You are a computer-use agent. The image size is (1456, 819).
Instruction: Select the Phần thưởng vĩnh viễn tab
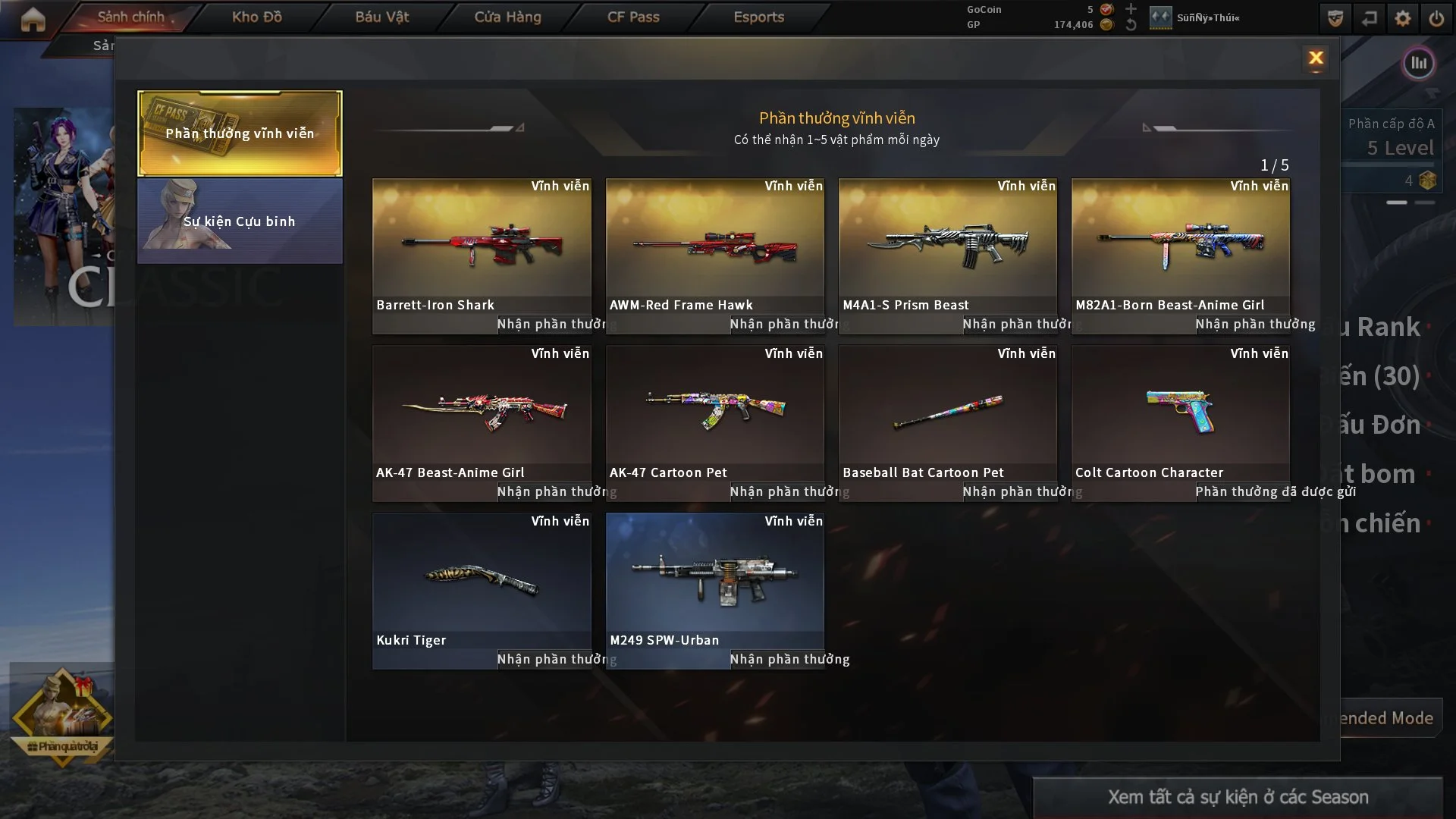[240, 133]
